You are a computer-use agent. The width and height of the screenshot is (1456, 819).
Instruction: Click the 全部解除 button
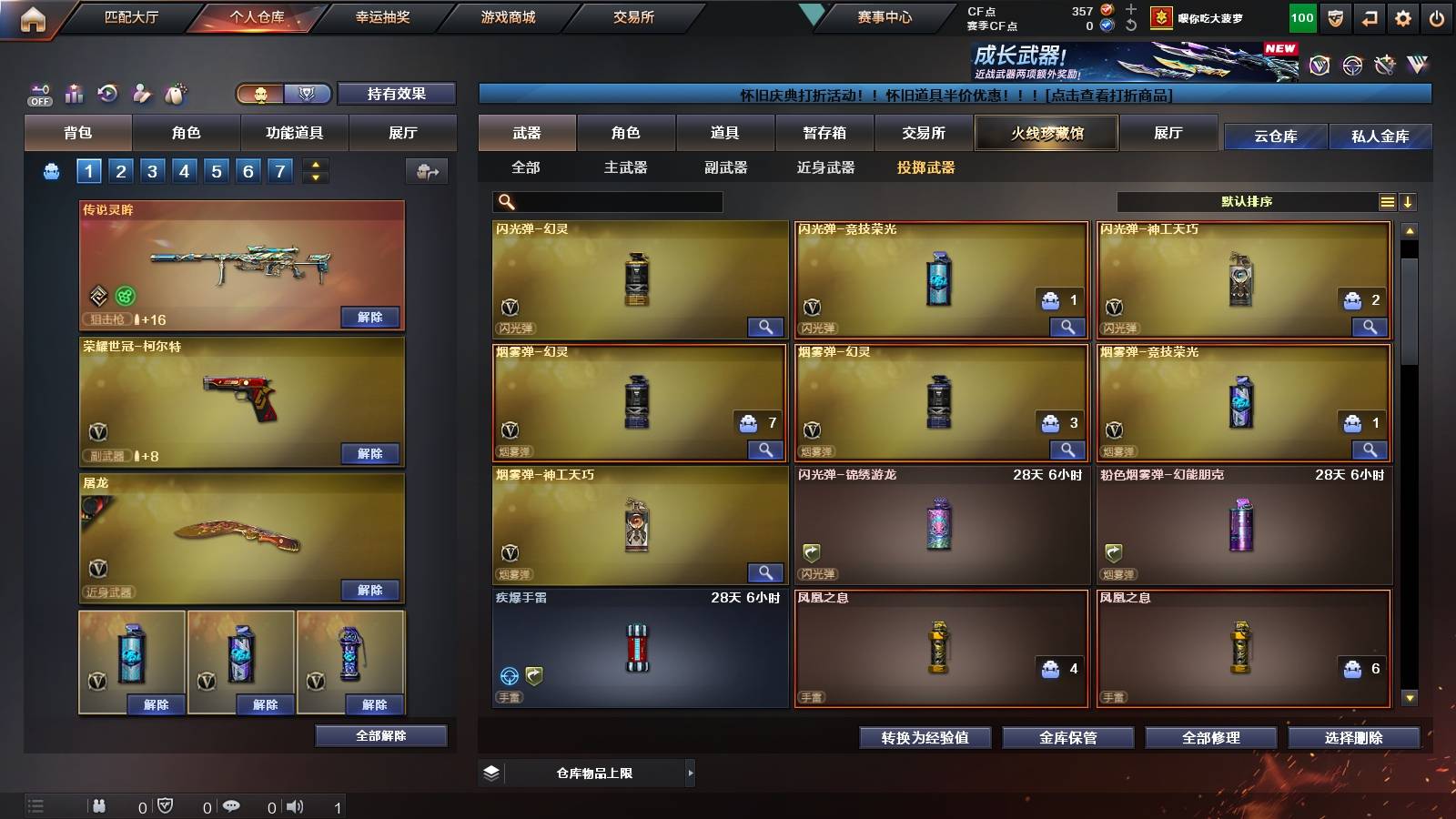tap(379, 735)
